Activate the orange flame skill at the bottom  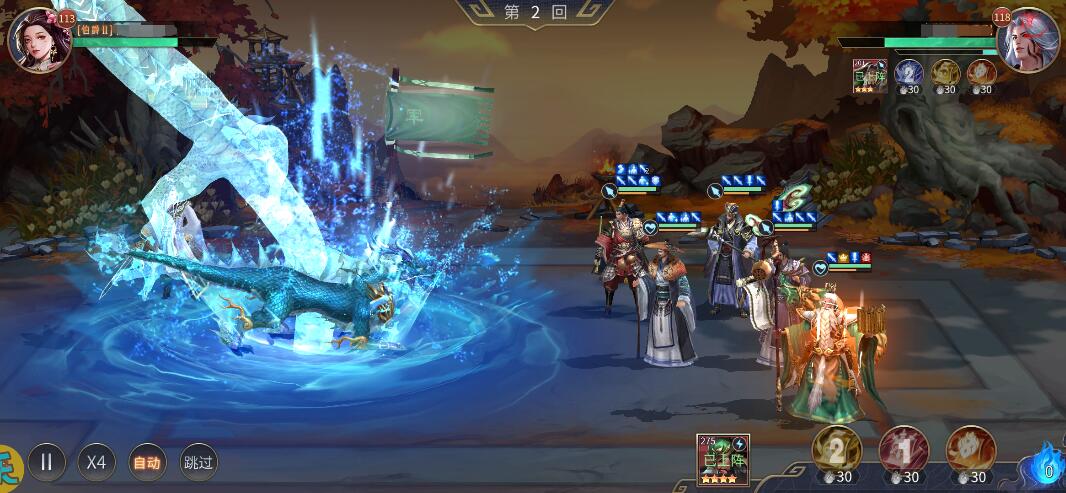(x=970, y=450)
